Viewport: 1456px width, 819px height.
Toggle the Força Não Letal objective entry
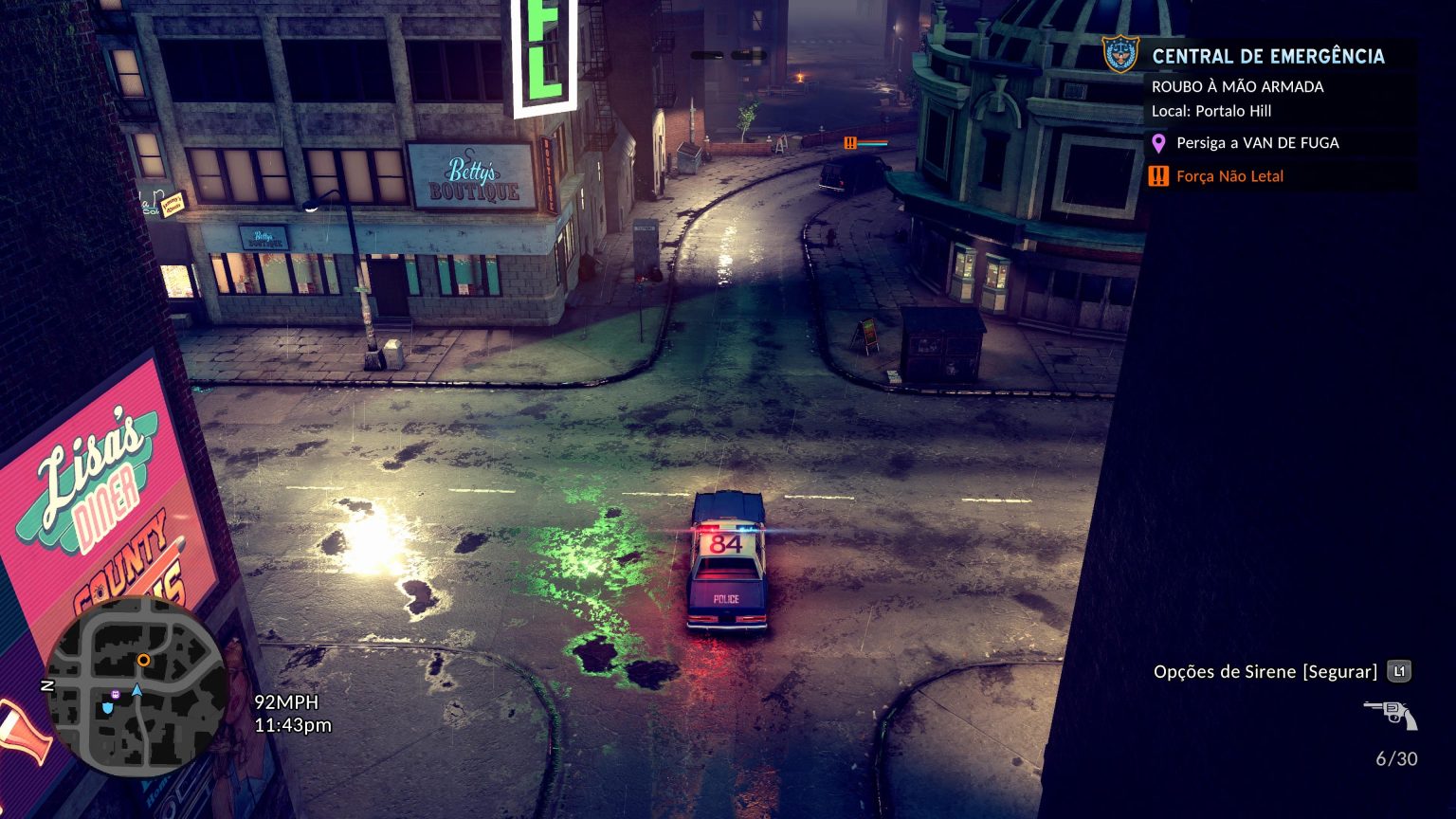(x=1228, y=176)
